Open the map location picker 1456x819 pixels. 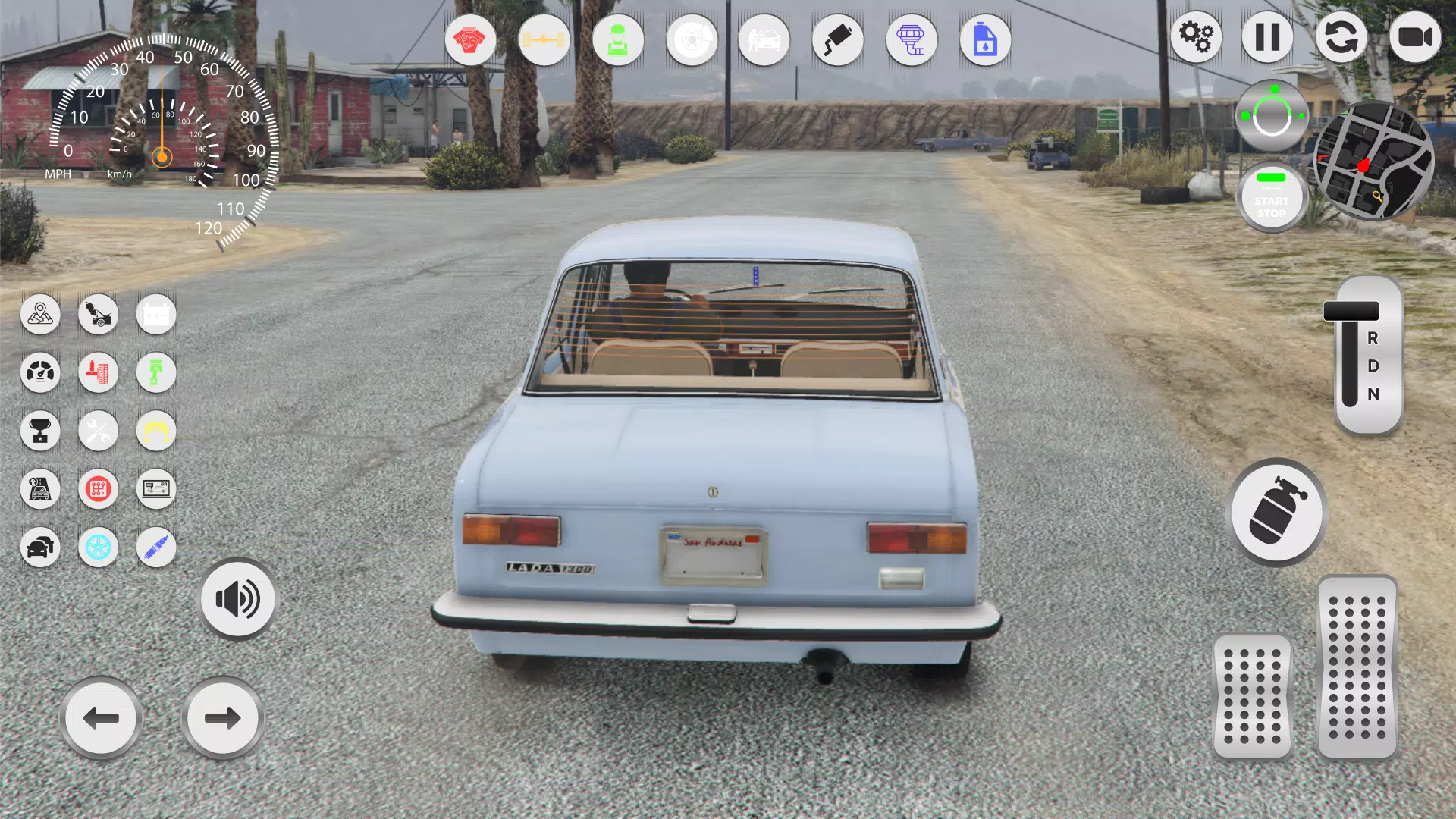click(x=40, y=314)
